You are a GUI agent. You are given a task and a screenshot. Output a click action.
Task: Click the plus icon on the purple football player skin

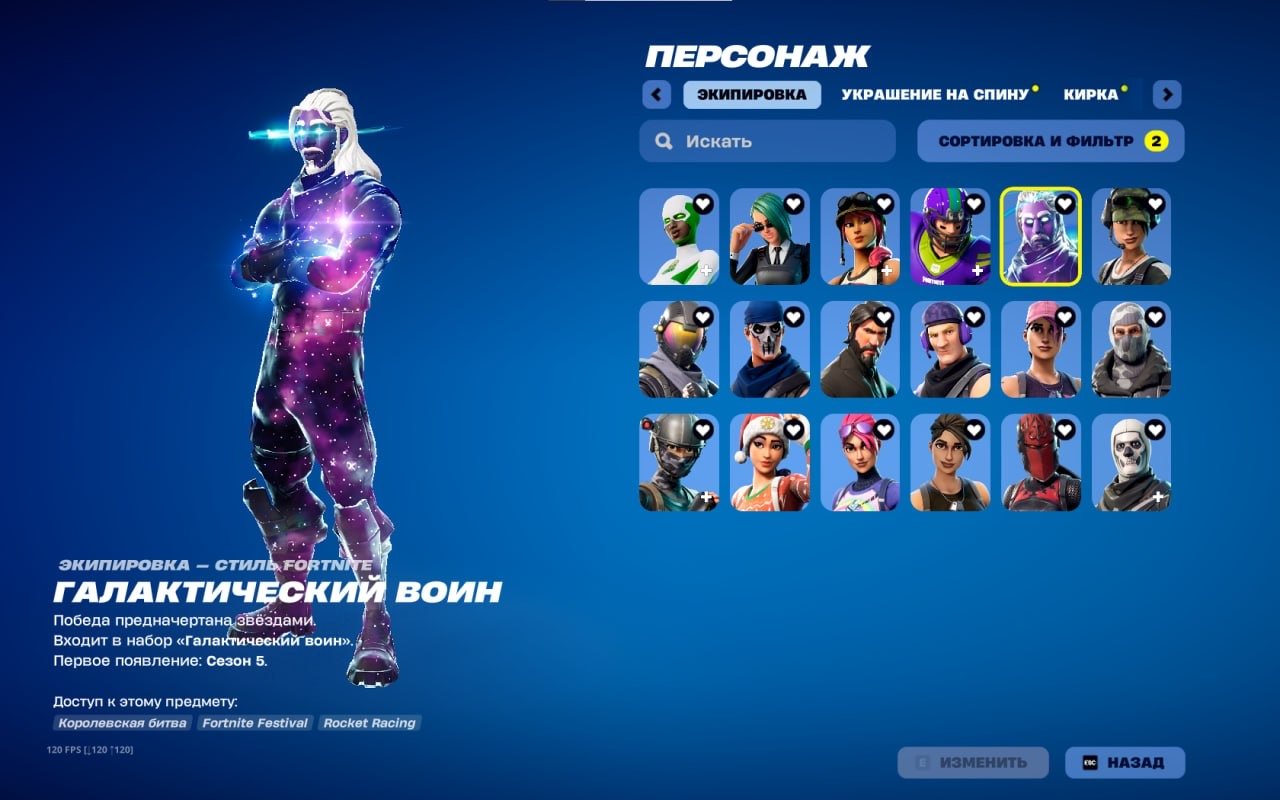point(977,269)
